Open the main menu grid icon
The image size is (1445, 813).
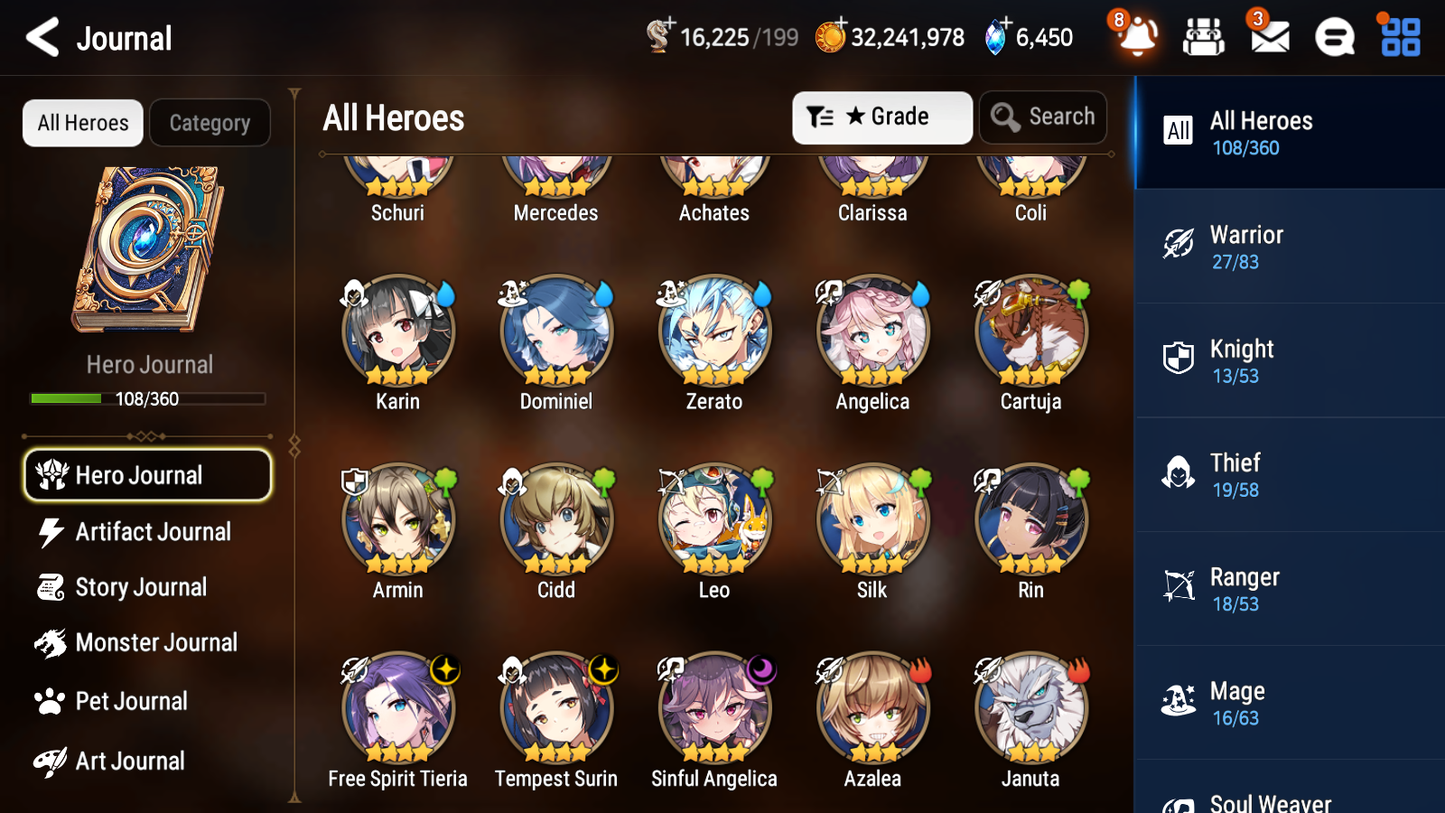1399,37
